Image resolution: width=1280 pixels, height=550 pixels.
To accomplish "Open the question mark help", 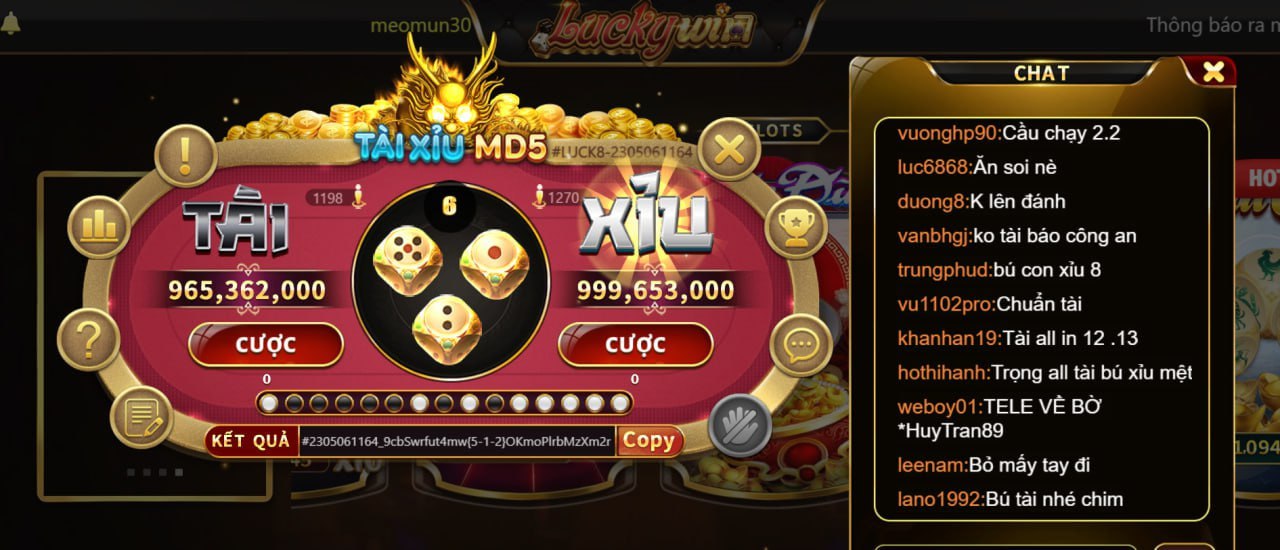I will tap(88, 341).
